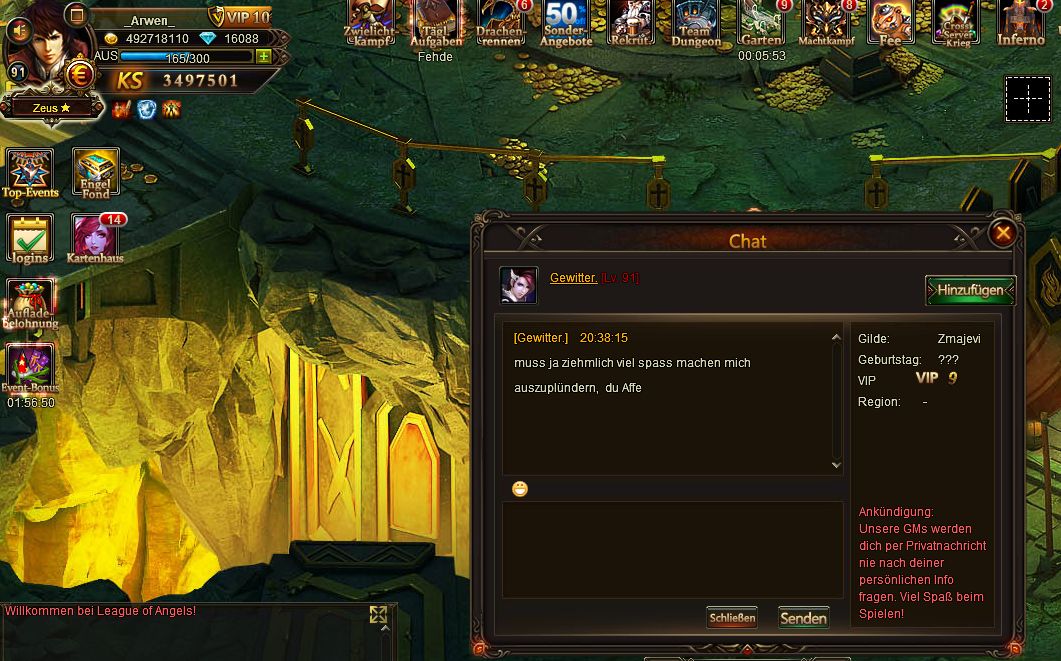
Task: Toggle the sound speaker icon
Action: pyautogui.click(x=18, y=30)
